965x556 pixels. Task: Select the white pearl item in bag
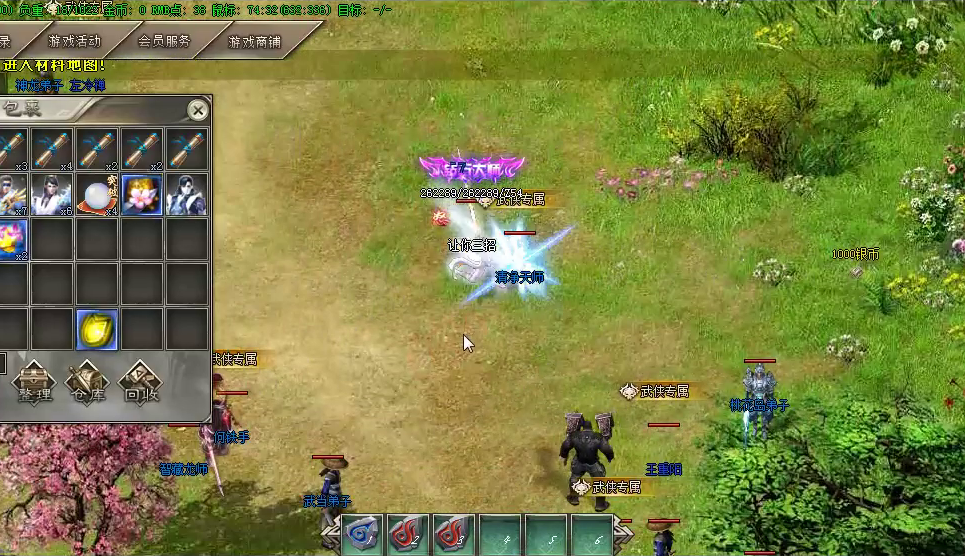[x=97, y=195]
